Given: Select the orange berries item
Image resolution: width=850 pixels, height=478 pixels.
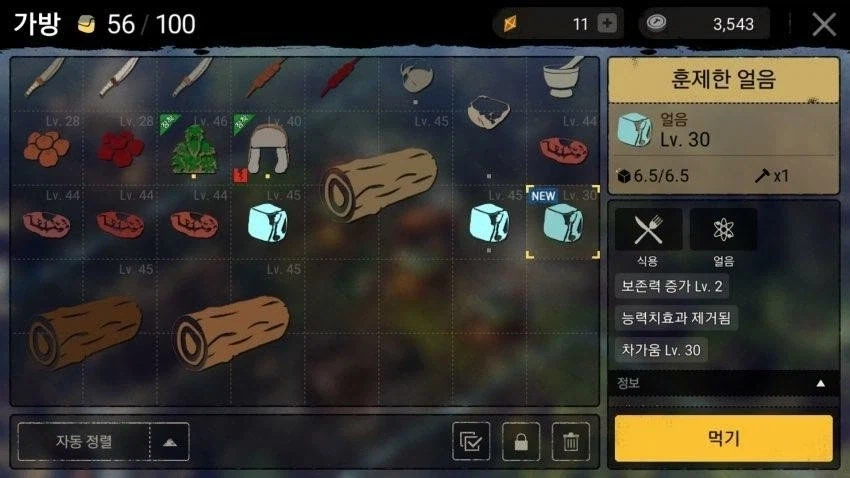Looking at the screenshot, I should click(46, 149).
